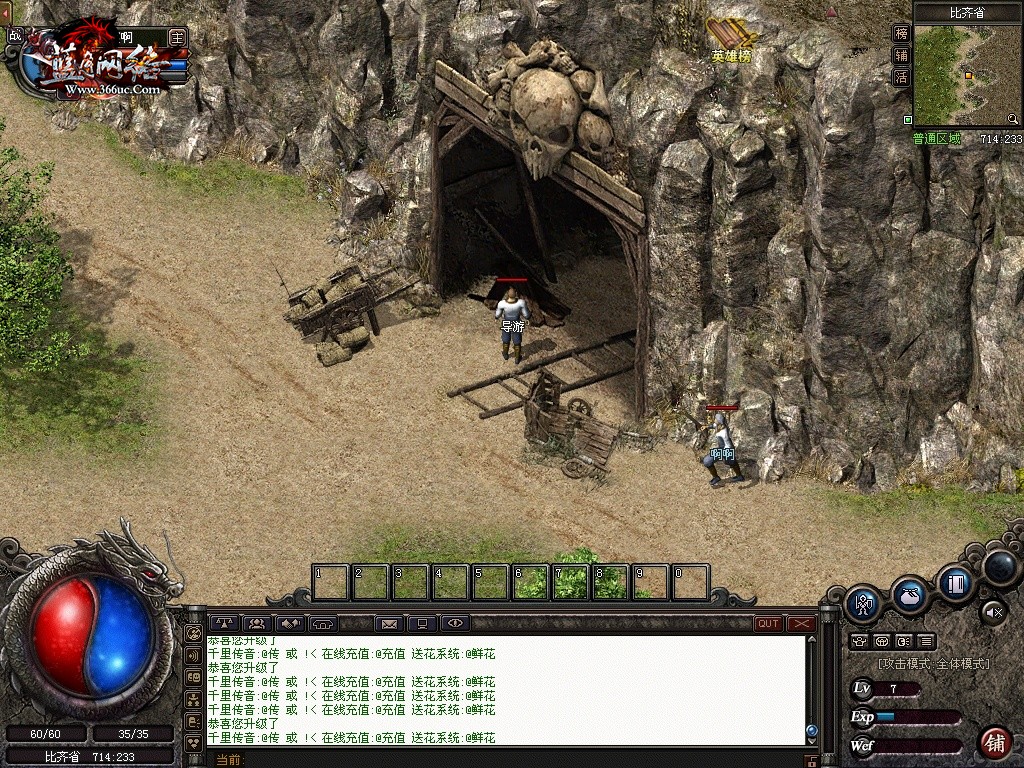Image resolution: width=1024 pixels, height=768 pixels.
Task: Open the mail envelope button
Action: [389, 624]
